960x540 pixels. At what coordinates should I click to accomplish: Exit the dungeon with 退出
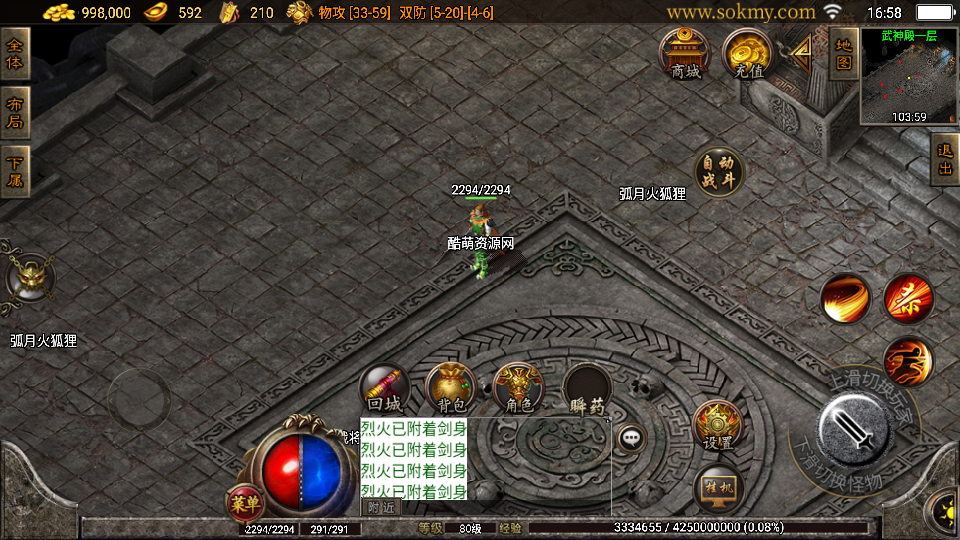tap(945, 160)
